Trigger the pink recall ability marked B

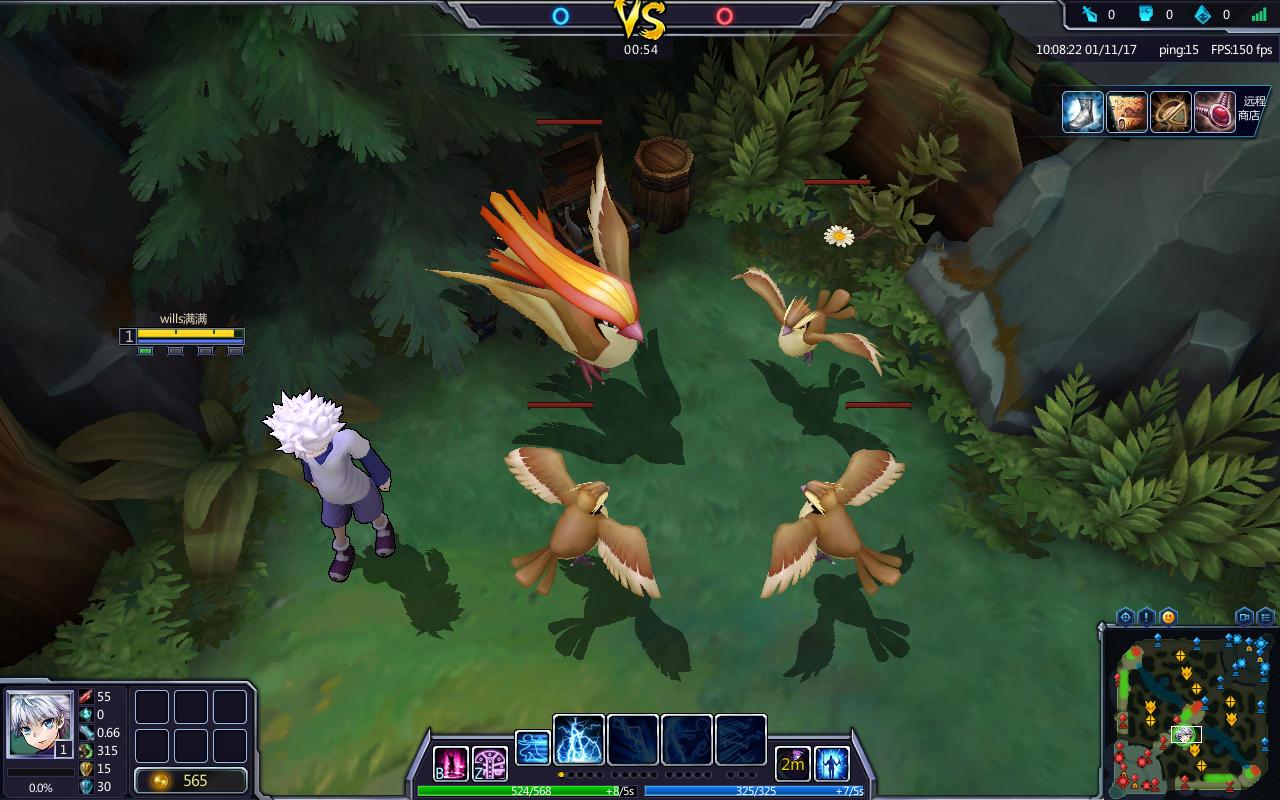tap(450, 764)
